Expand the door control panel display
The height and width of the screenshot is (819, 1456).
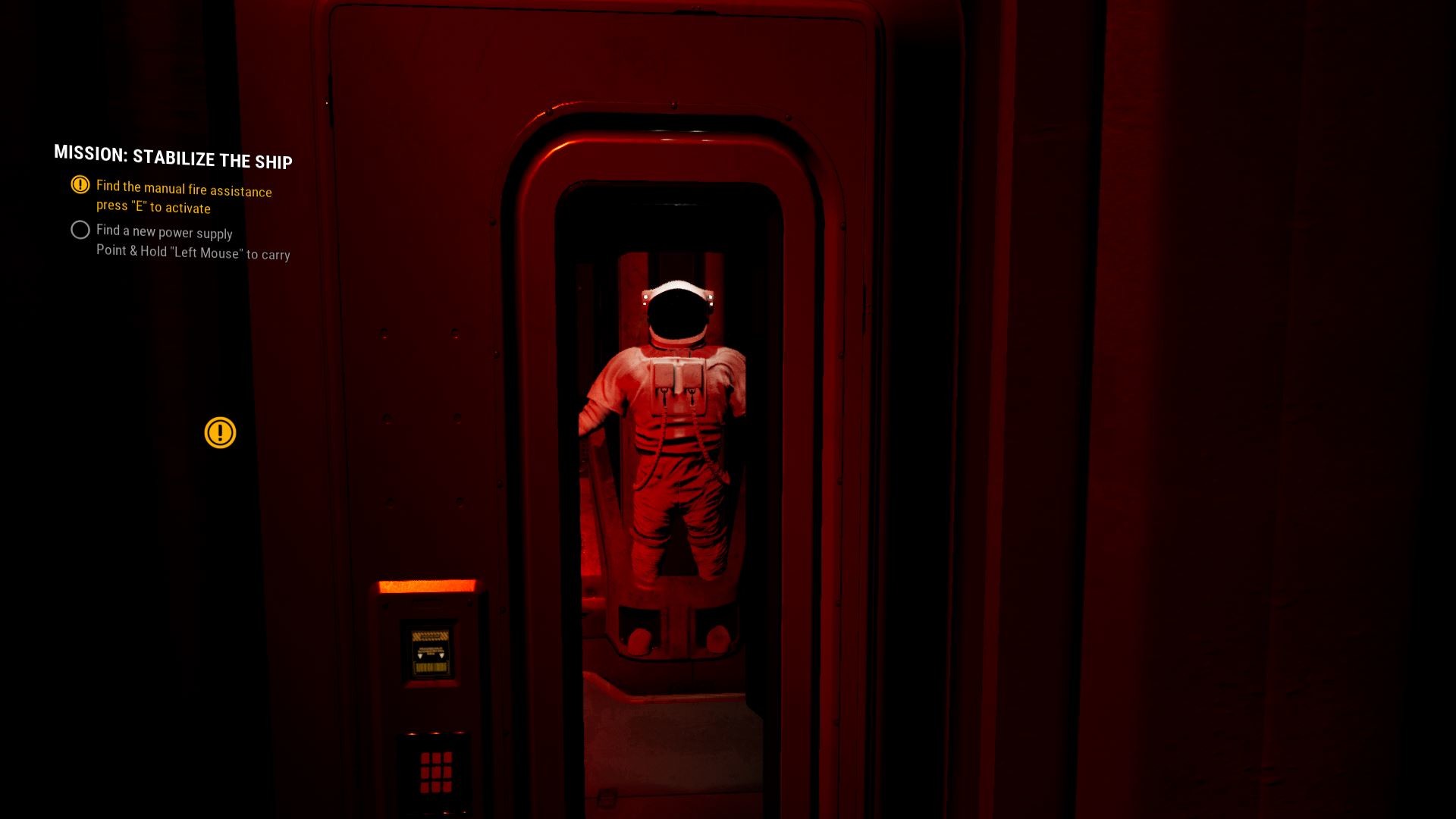(x=428, y=648)
